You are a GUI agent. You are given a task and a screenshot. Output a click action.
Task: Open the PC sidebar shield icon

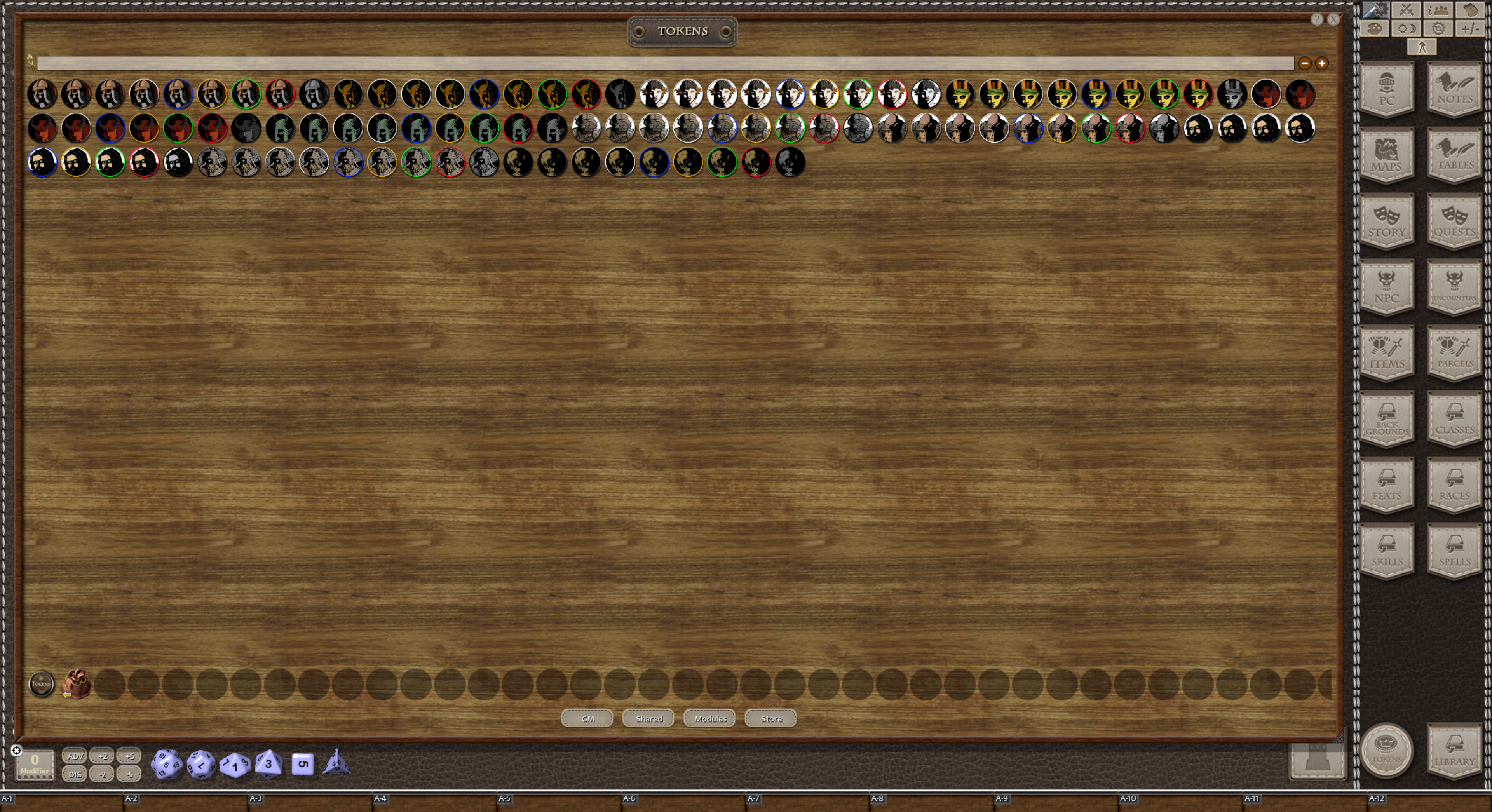[1387, 90]
